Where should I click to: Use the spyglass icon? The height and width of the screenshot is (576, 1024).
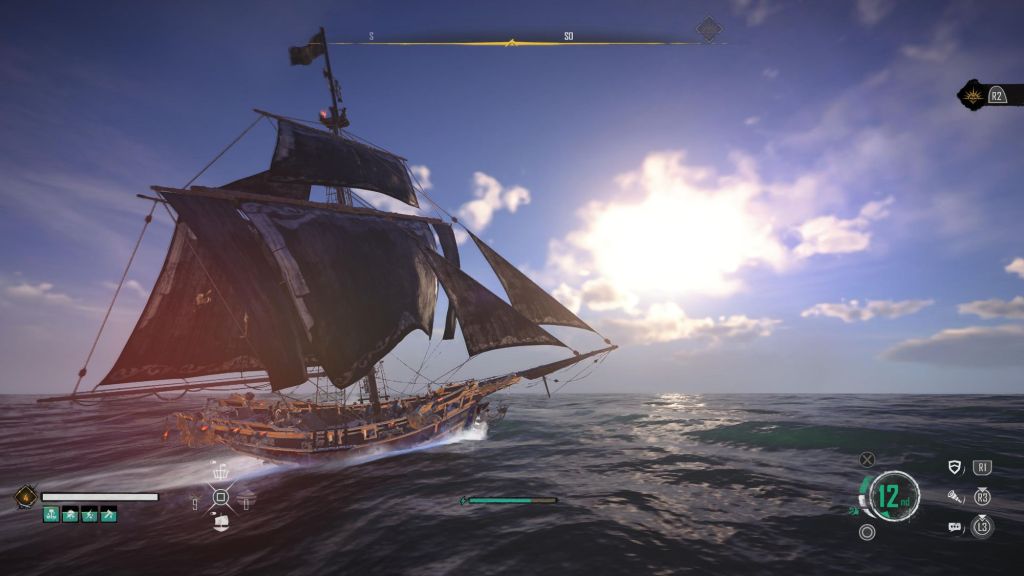[955, 496]
